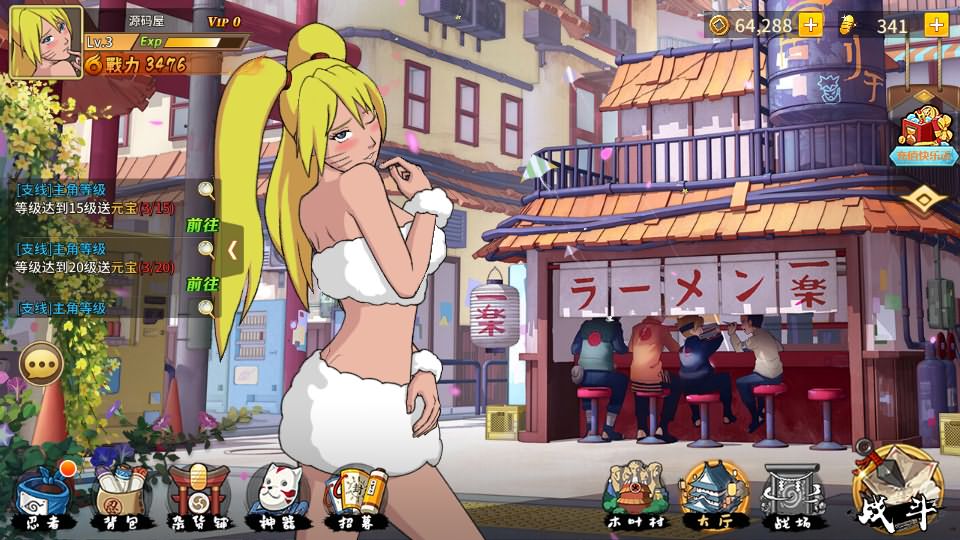Screen dimensions: 960x540
Task: Enter the 战场 battlefield
Action: [793, 497]
